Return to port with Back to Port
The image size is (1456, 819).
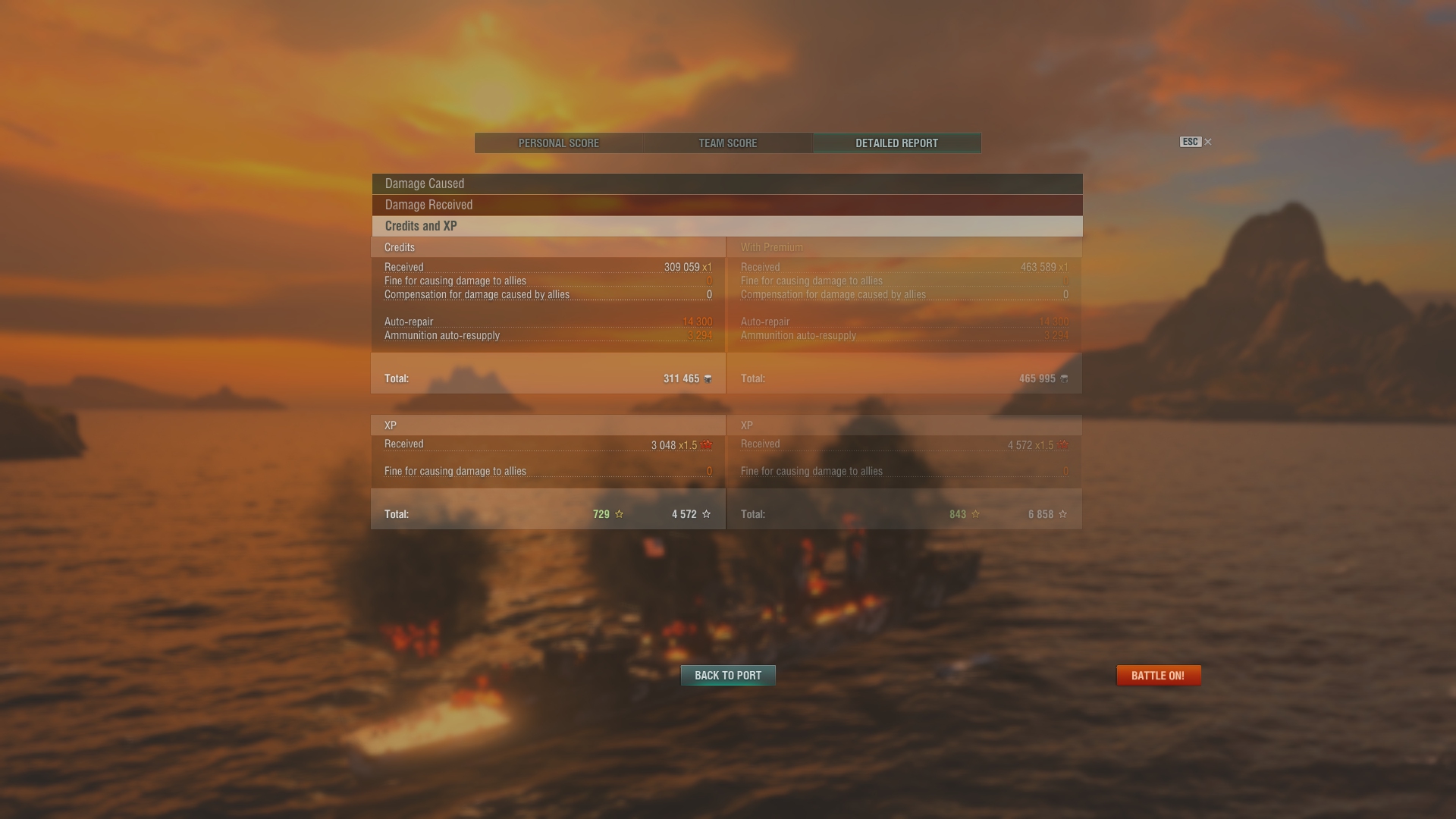click(x=727, y=676)
